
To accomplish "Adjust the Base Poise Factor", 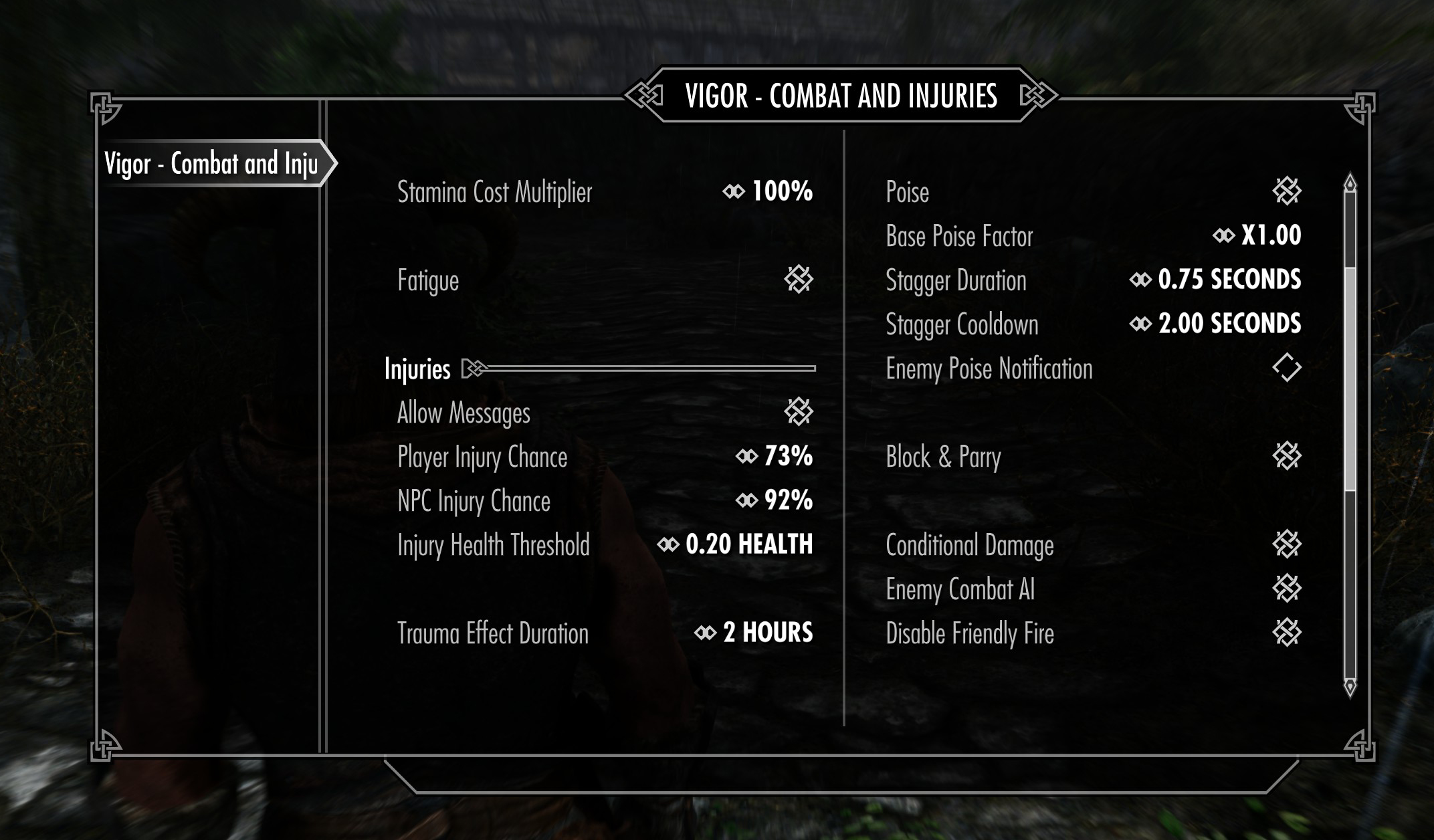I will [1257, 236].
